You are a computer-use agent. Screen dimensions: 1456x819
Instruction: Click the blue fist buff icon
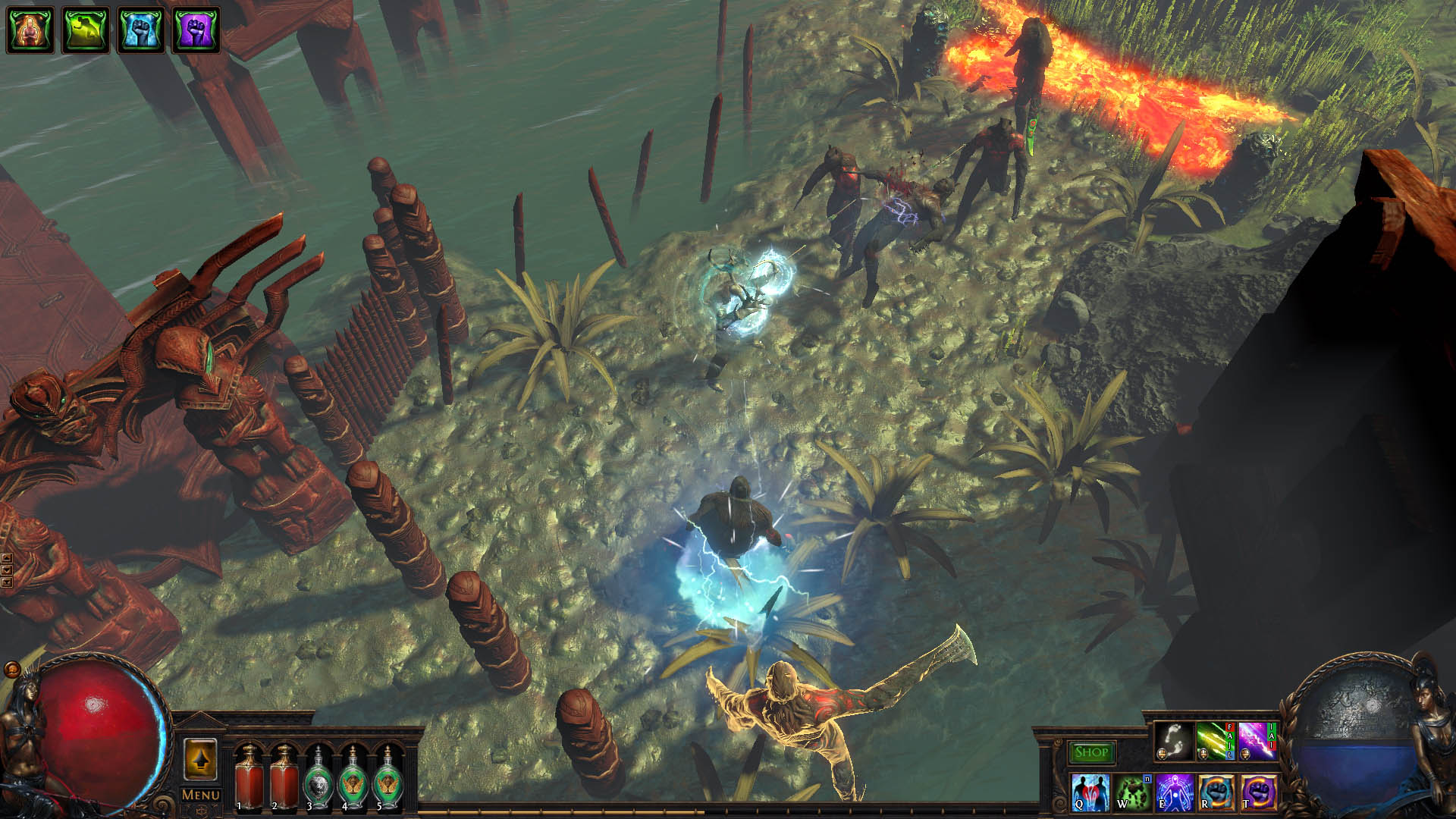point(141,30)
